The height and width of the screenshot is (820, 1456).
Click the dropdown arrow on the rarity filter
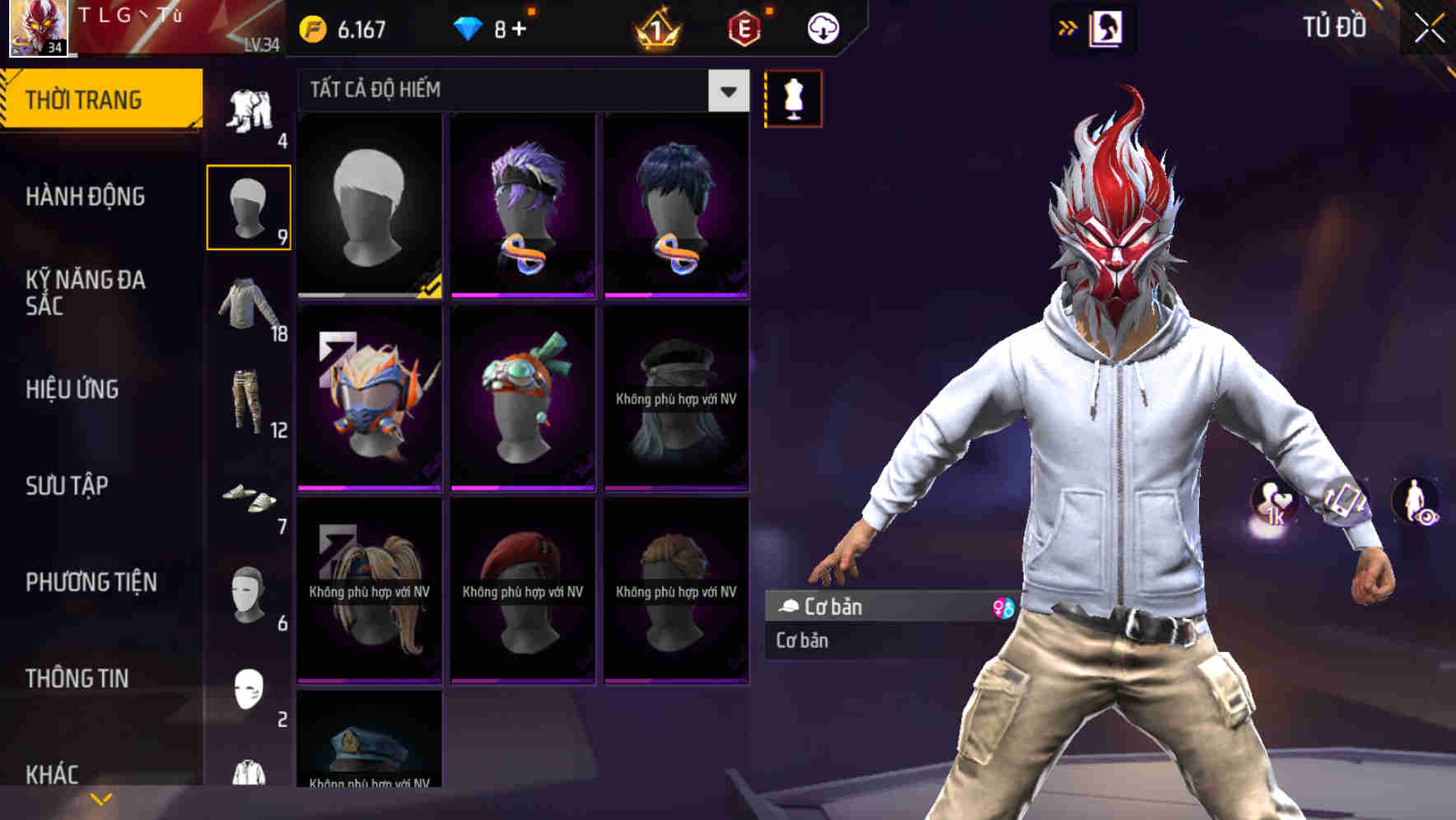(x=726, y=91)
